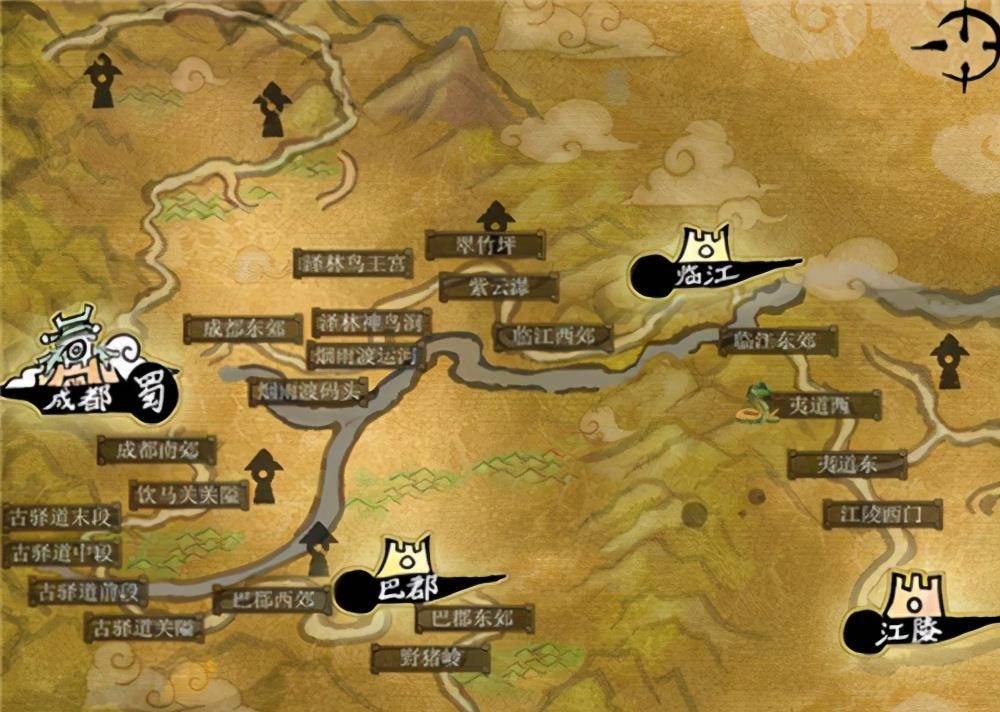Choose the 野猪岭 map location

pyautogui.click(x=430, y=657)
